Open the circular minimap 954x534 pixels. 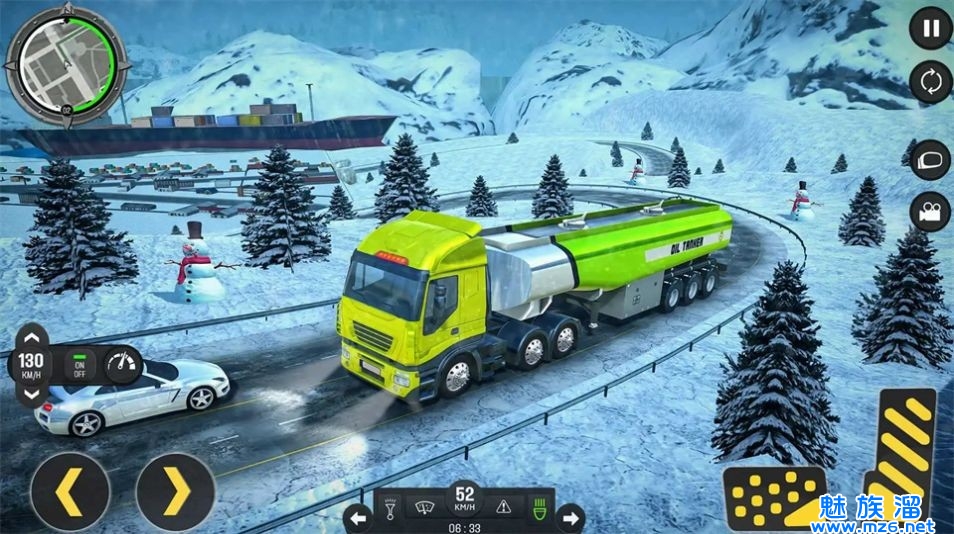tap(67, 66)
